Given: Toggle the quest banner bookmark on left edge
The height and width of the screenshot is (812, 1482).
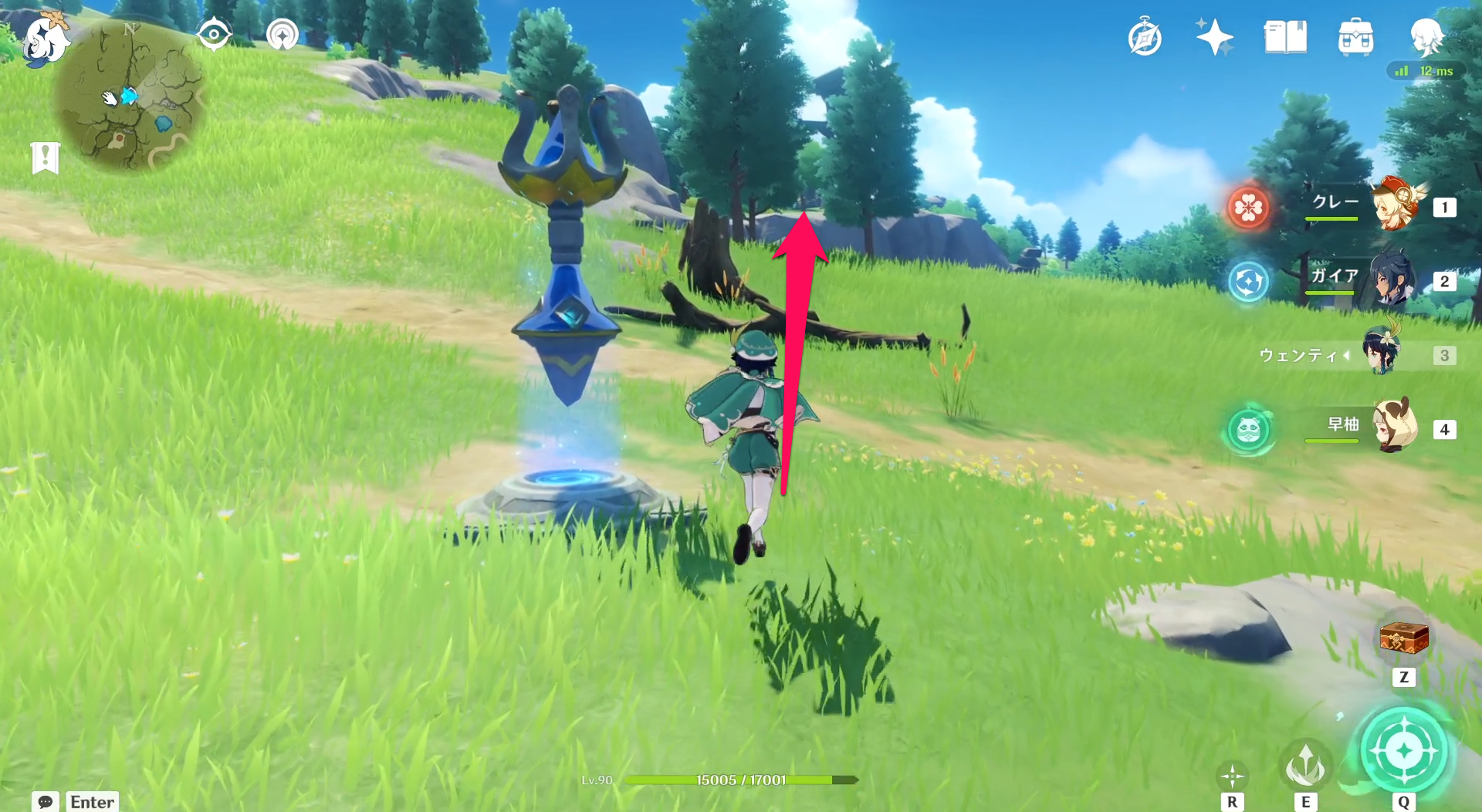Looking at the screenshot, I should [x=46, y=157].
